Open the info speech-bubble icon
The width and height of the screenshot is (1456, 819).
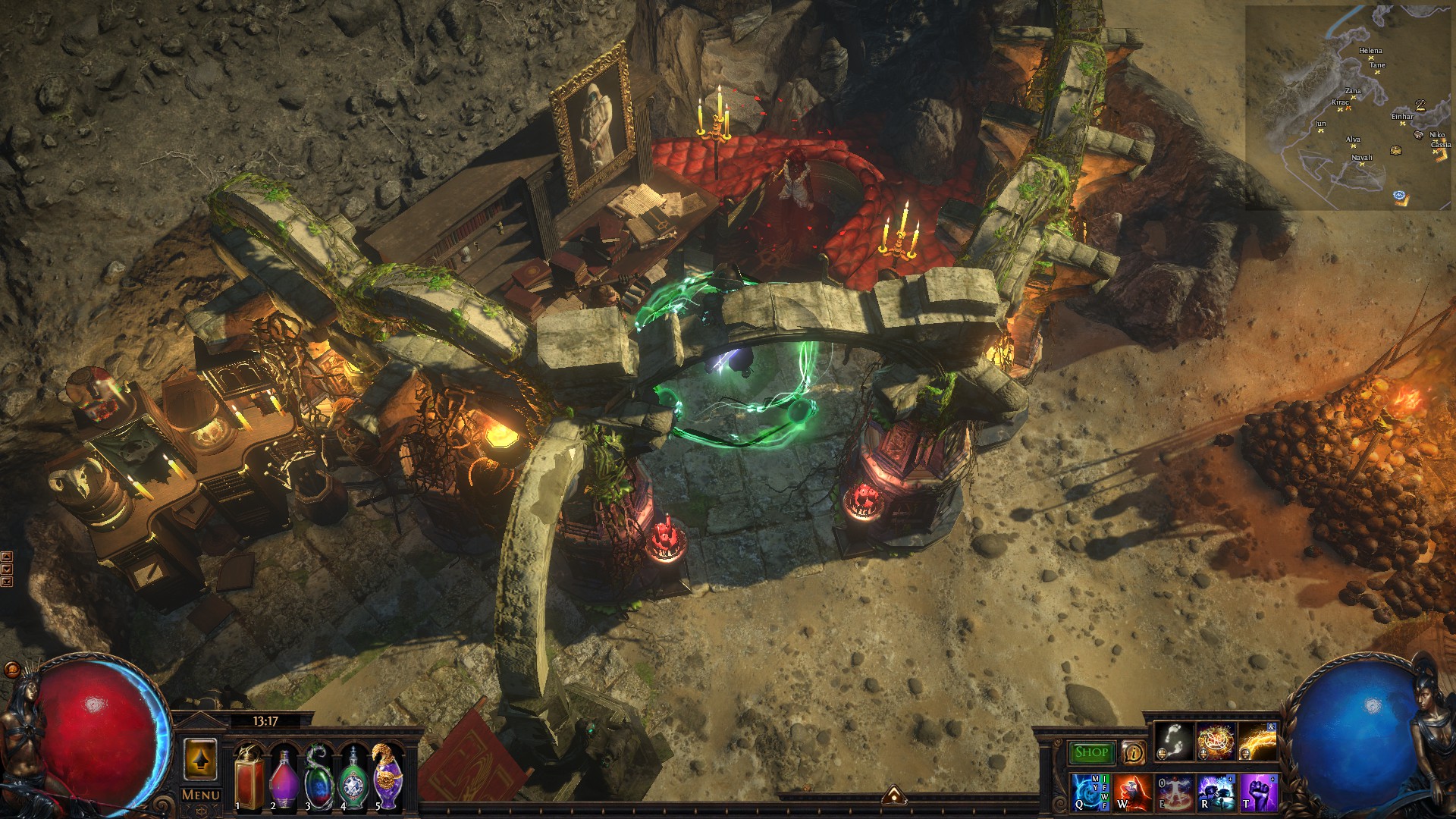click(x=1133, y=752)
